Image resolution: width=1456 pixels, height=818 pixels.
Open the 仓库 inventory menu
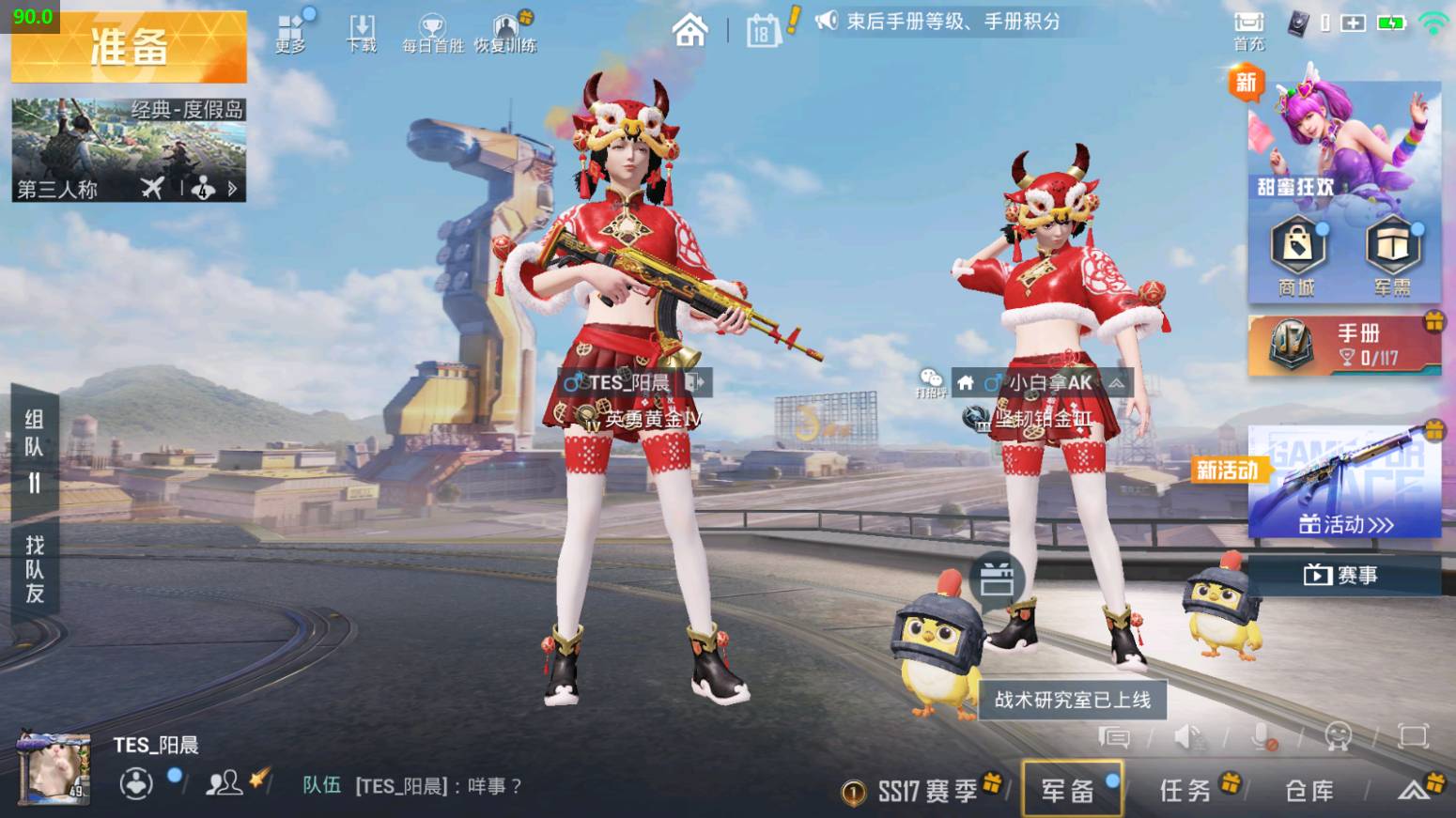pyautogui.click(x=1309, y=791)
